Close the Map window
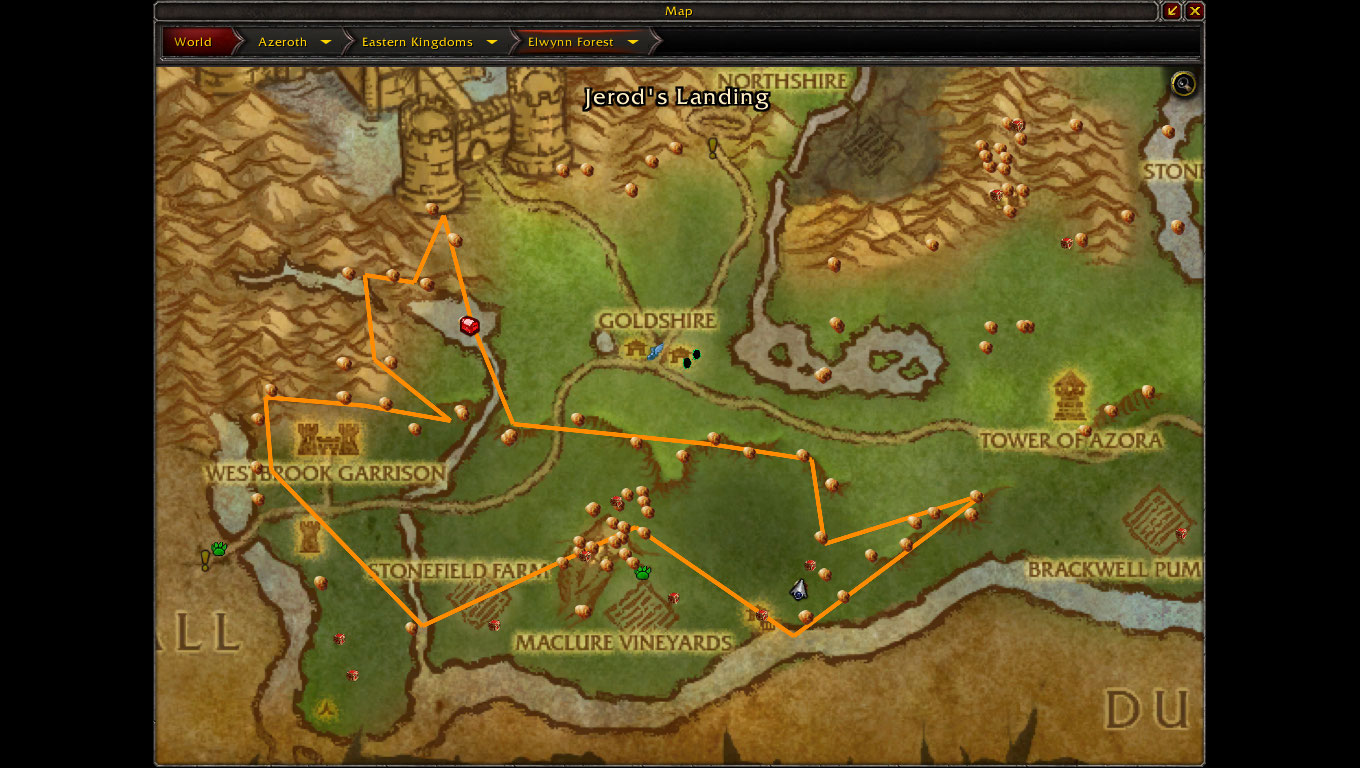 click(1195, 11)
